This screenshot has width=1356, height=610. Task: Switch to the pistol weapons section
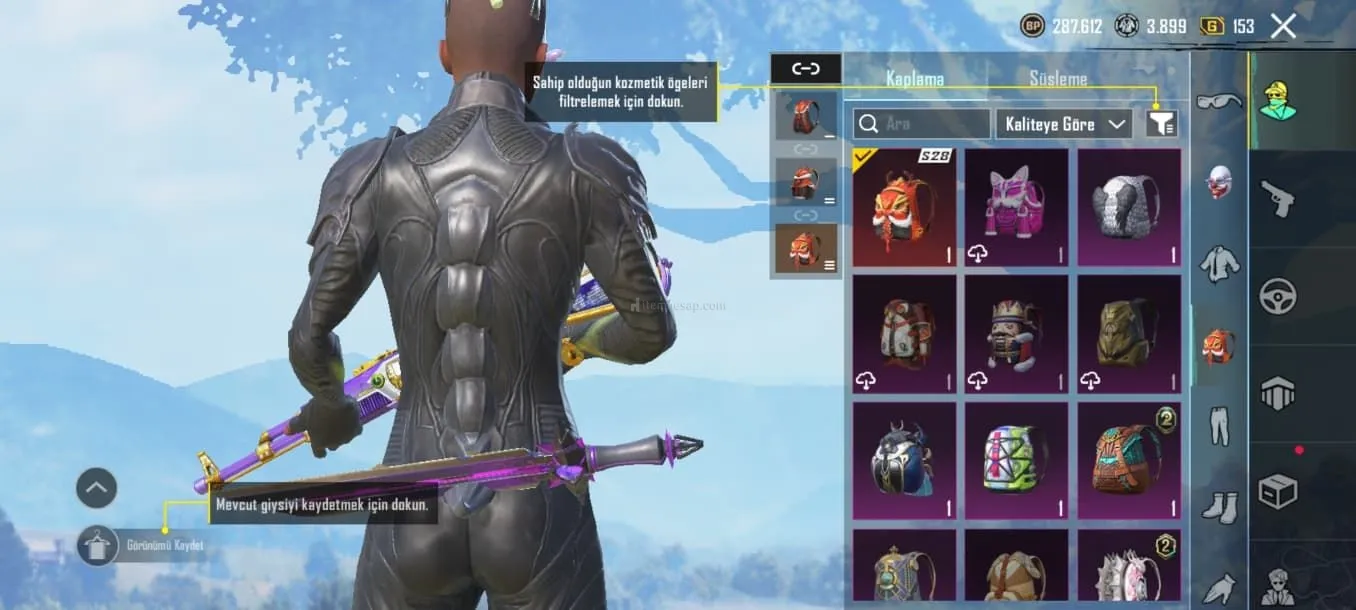1277,199
